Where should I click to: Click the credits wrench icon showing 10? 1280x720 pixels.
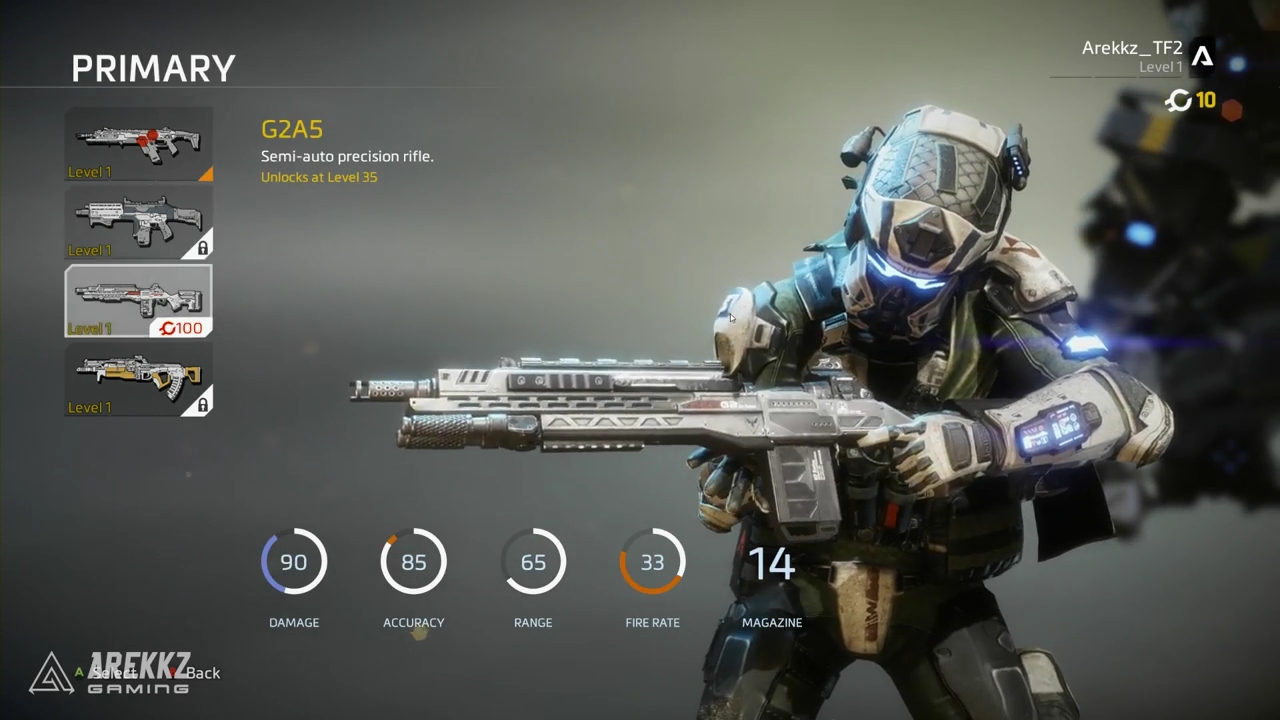[1178, 100]
